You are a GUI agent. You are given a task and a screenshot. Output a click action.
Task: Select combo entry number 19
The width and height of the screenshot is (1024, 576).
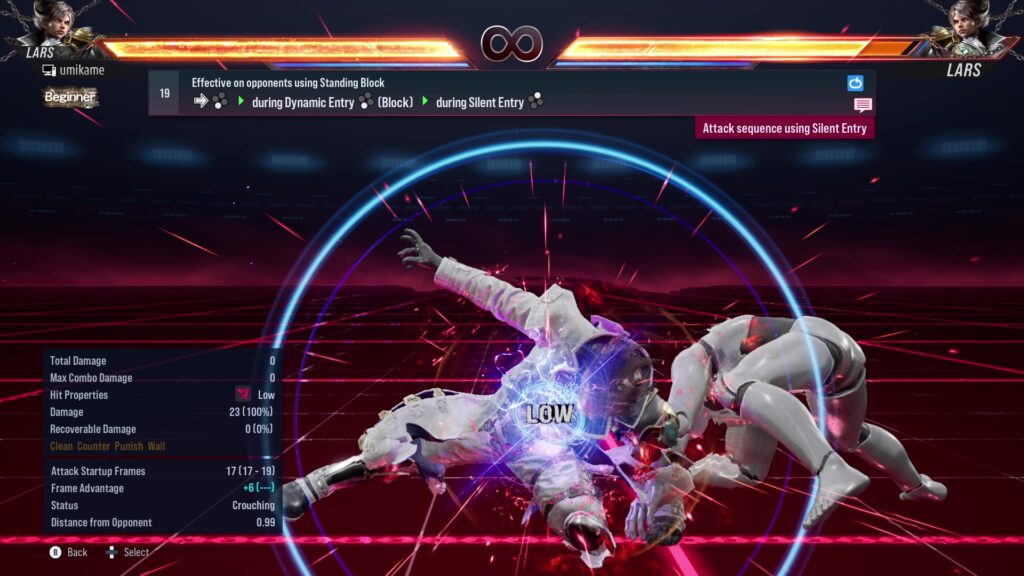tap(164, 93)
